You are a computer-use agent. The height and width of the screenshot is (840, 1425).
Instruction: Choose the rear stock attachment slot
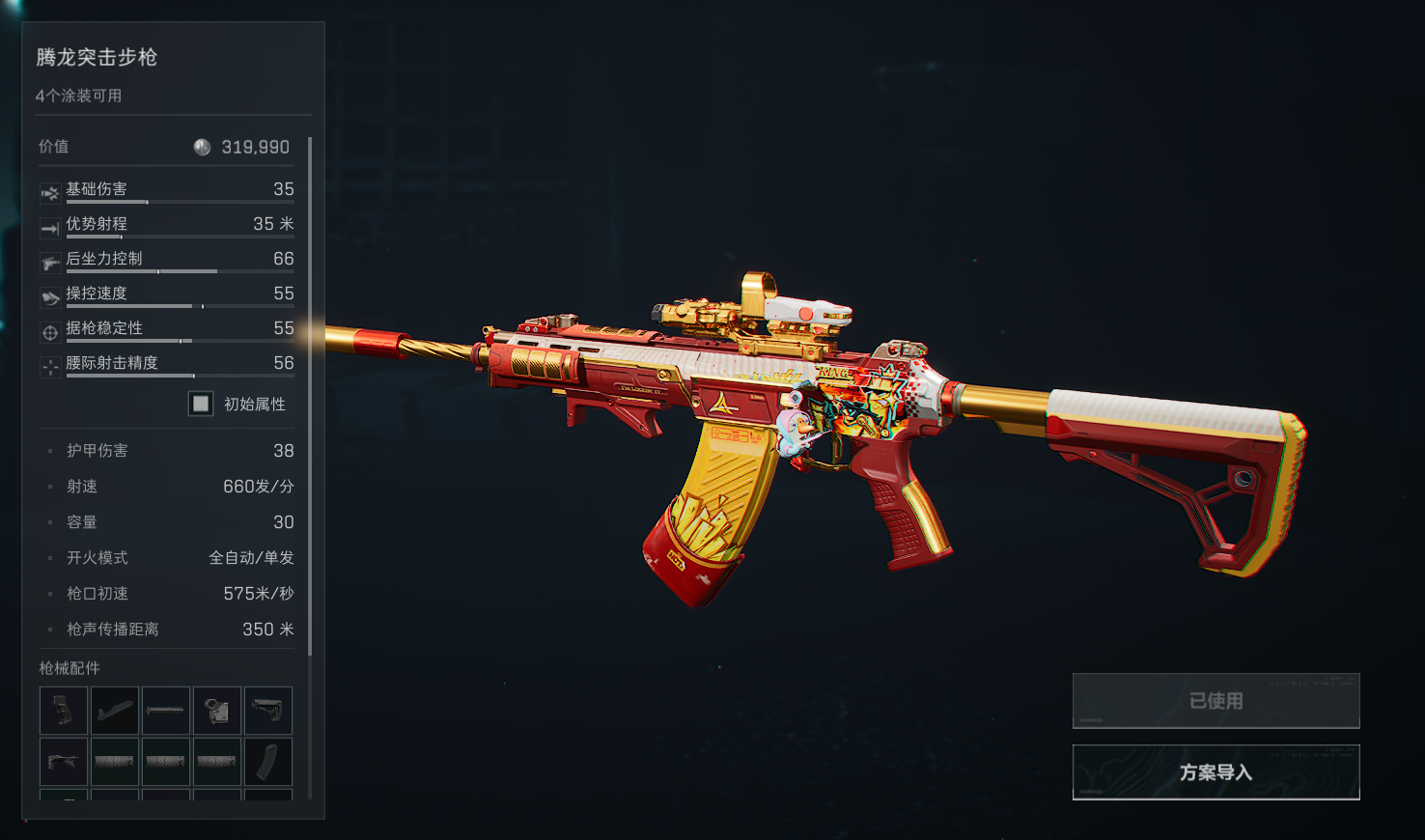coord(268,711)
